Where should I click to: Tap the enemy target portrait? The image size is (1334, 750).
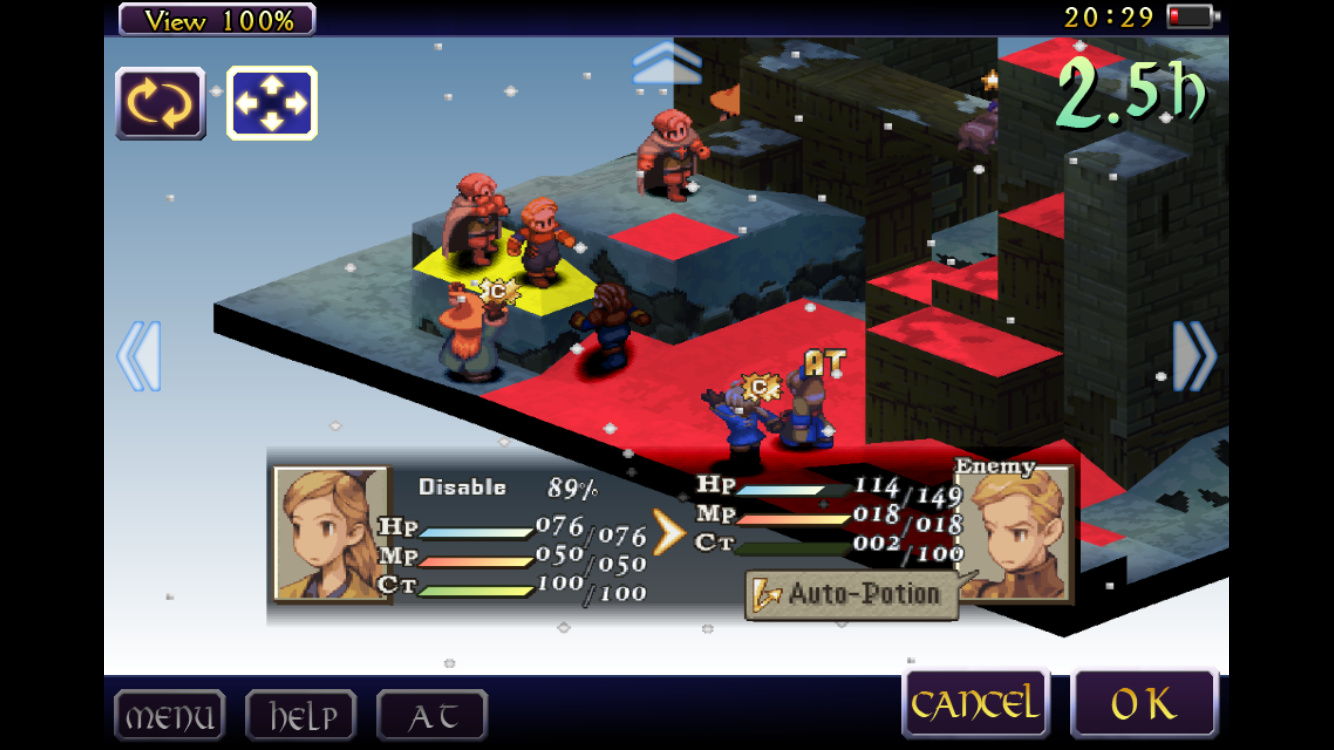coord(1016,532)
